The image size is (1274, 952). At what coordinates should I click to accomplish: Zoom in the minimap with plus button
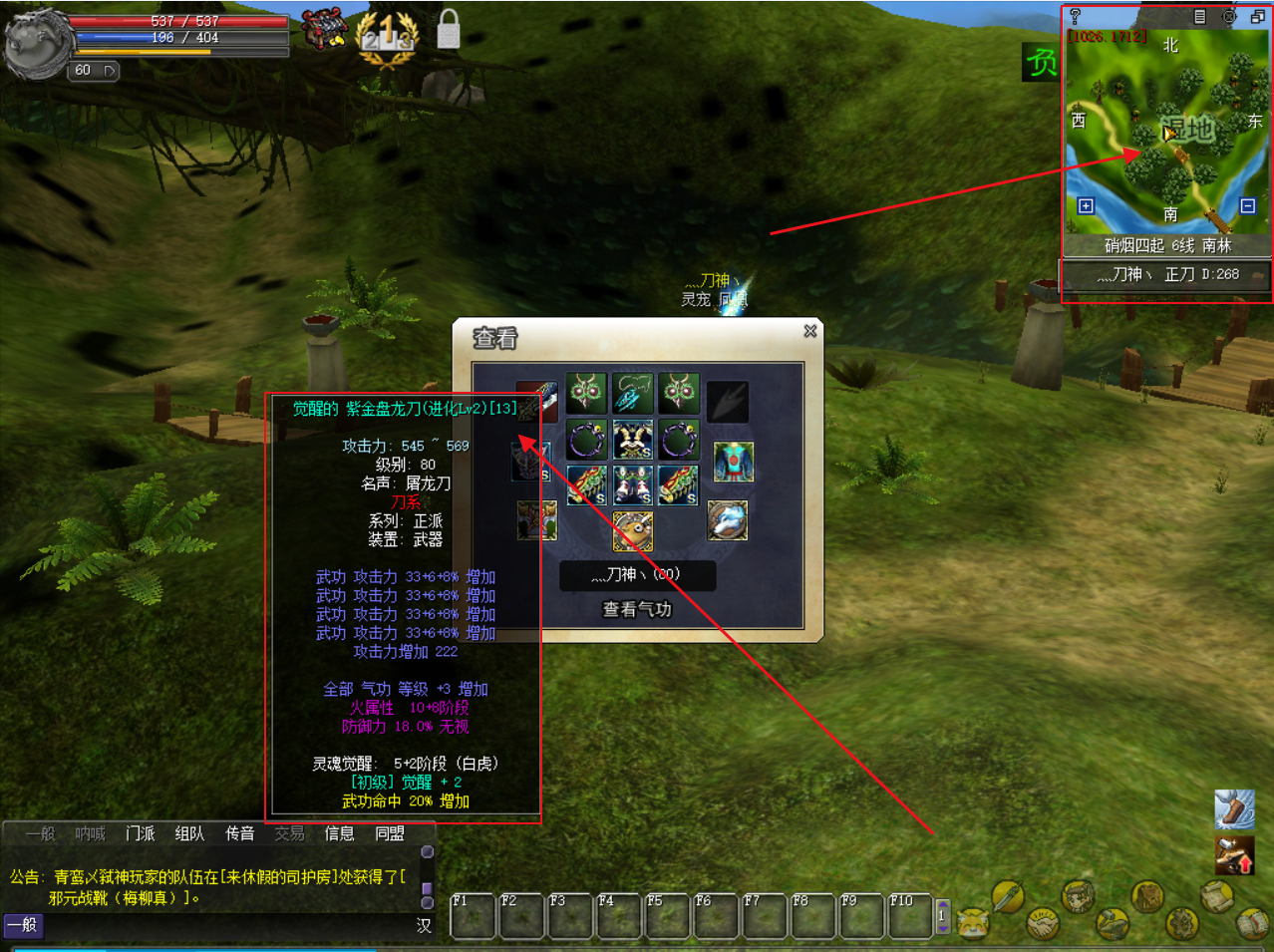tap(1086, 205)
